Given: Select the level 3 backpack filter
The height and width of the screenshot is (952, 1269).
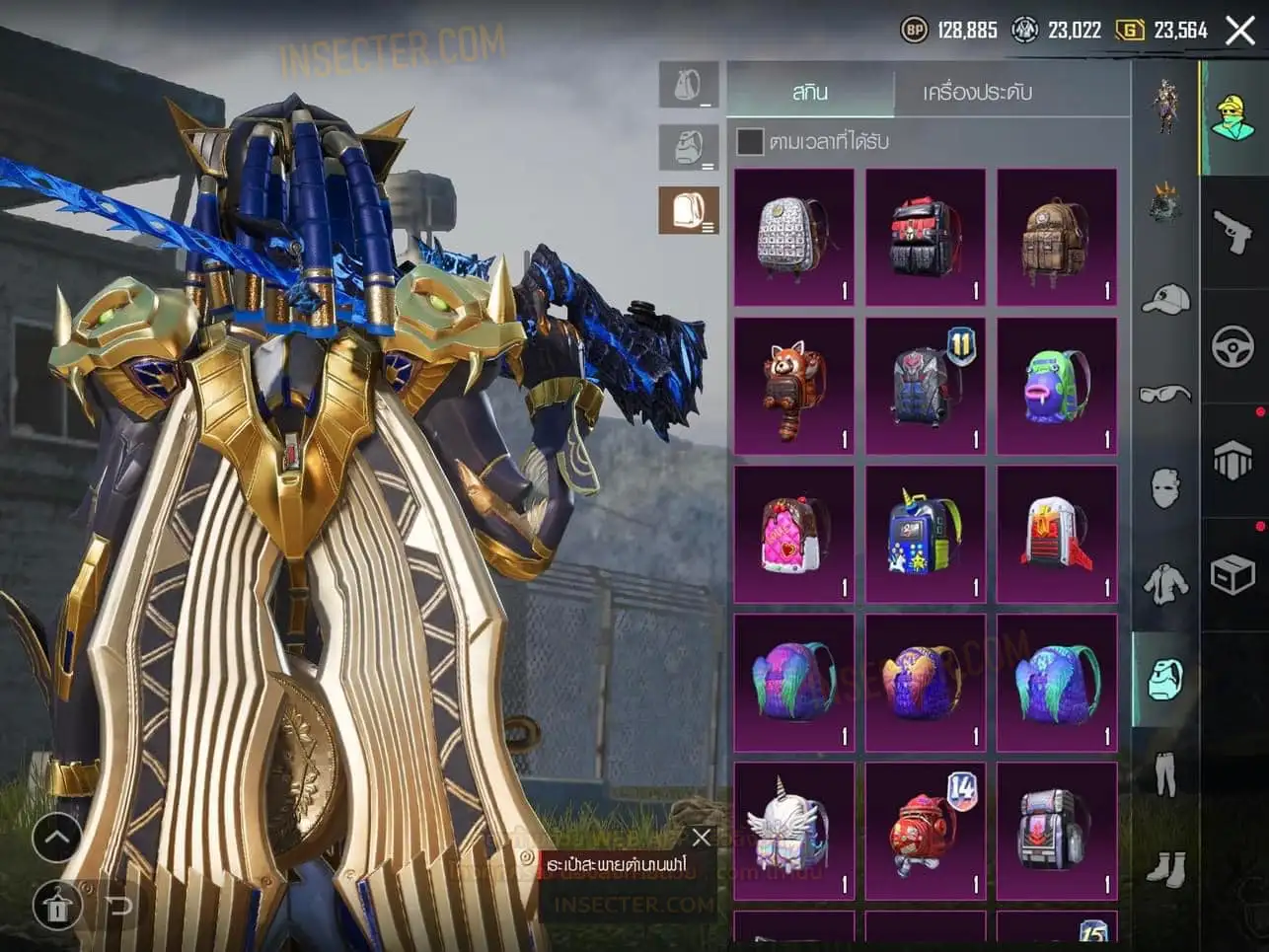Looking at the screenshot, I should click(688, 210).
